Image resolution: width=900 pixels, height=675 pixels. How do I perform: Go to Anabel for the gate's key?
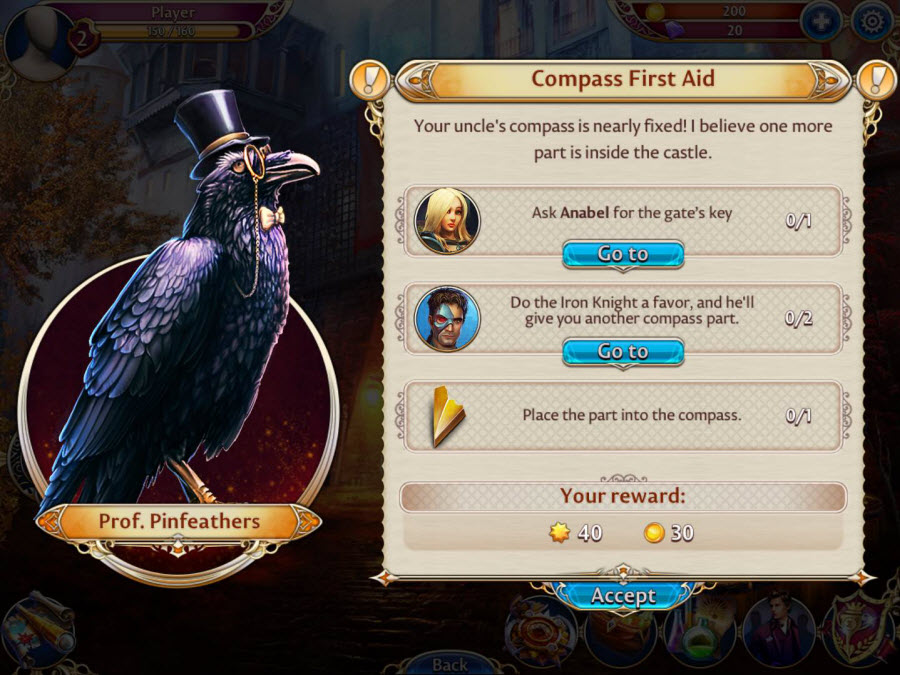(x=623, y=254)
